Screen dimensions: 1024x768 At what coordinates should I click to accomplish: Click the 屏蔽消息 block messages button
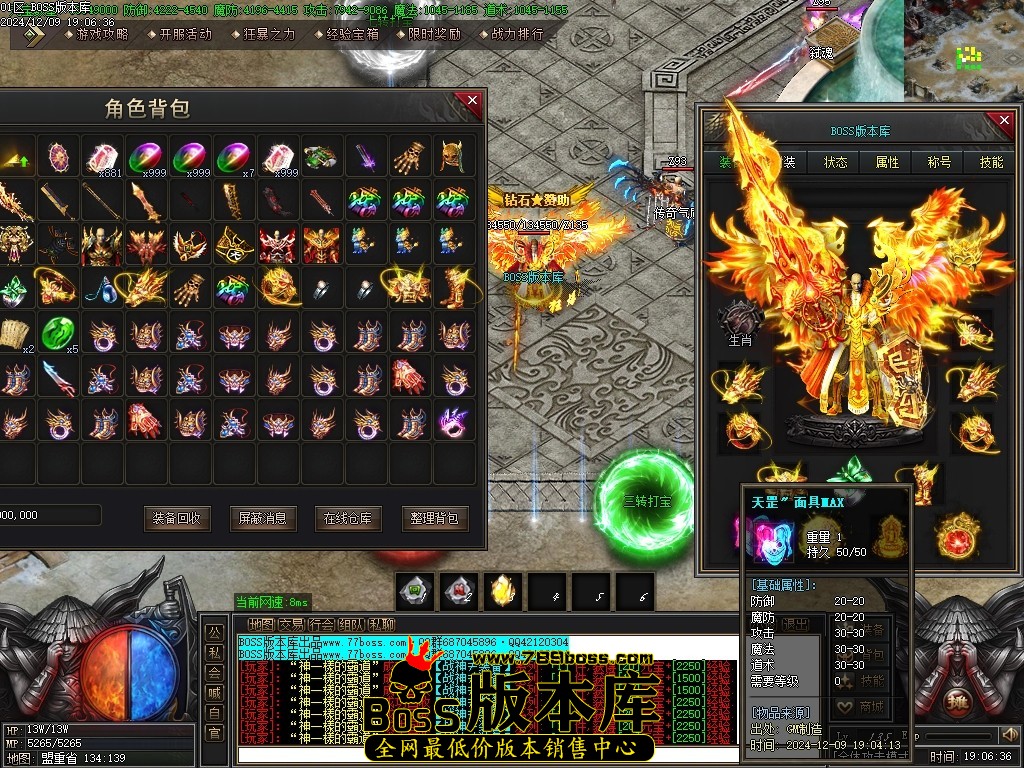click(263, 517)
